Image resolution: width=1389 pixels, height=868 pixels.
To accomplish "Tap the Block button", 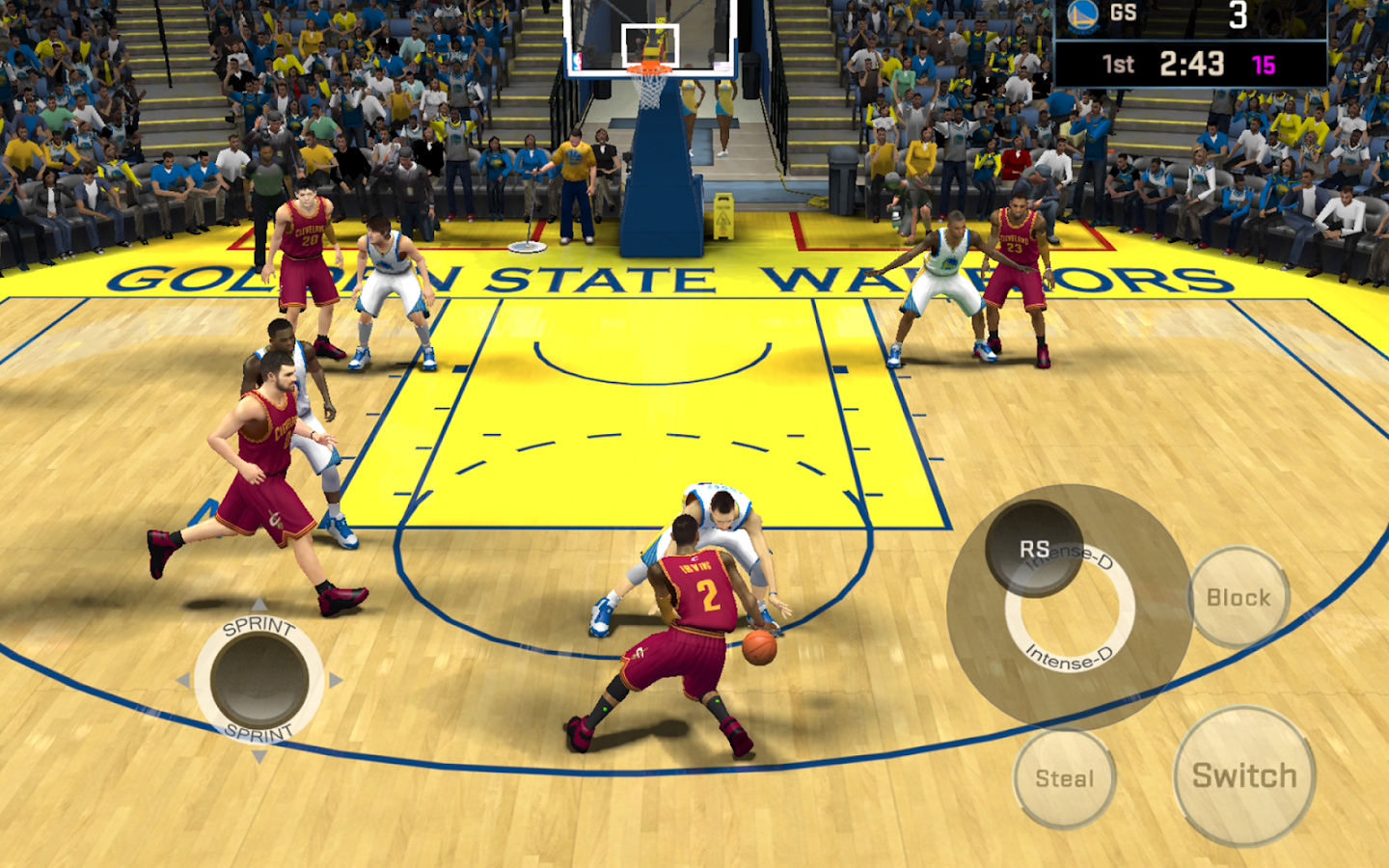I will pyautogui.click(x=1239, y=597).
